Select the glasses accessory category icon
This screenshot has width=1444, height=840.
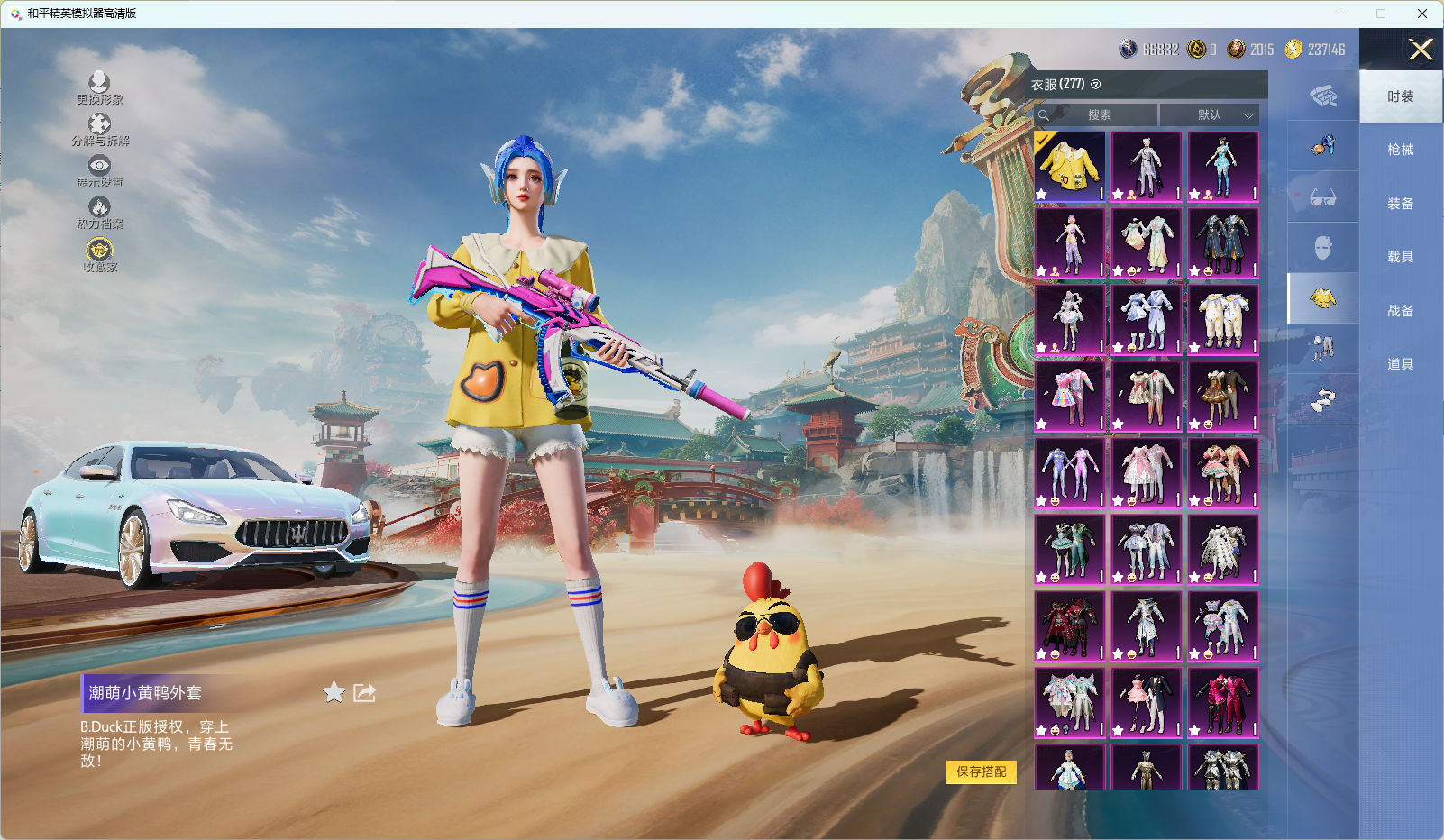1322,197
